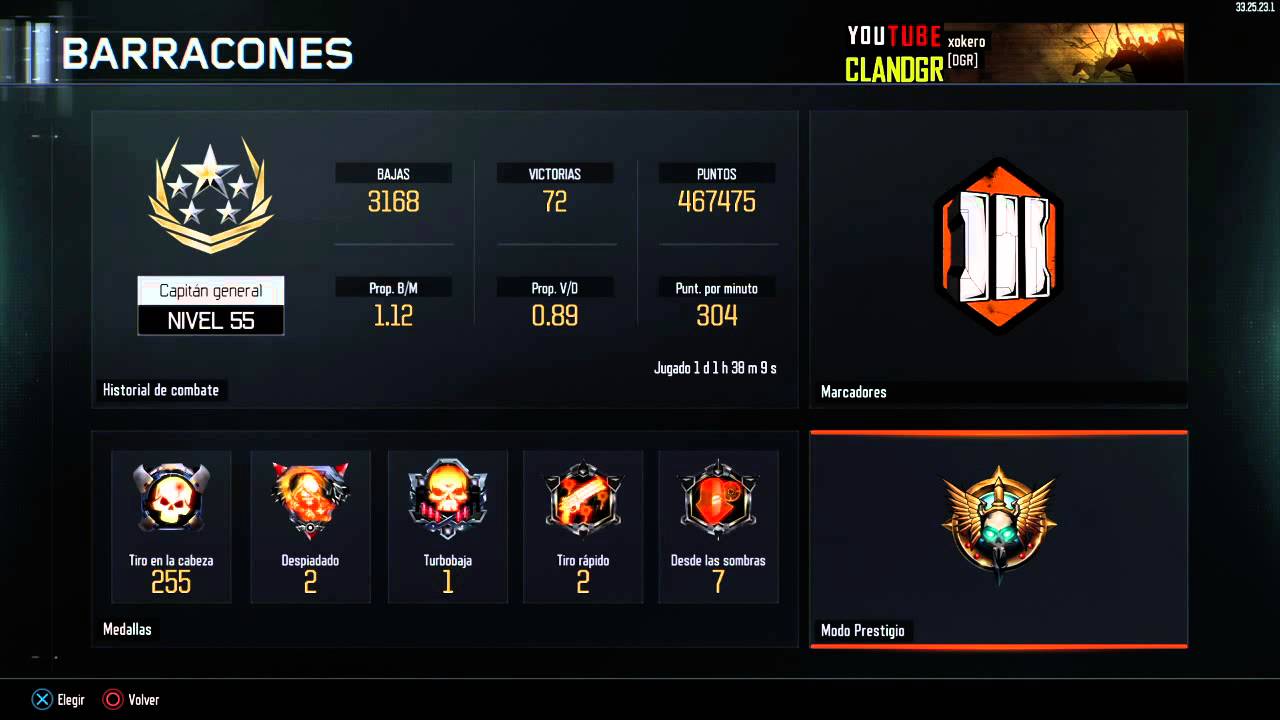Switch to the Medallas section

(126, 629)
